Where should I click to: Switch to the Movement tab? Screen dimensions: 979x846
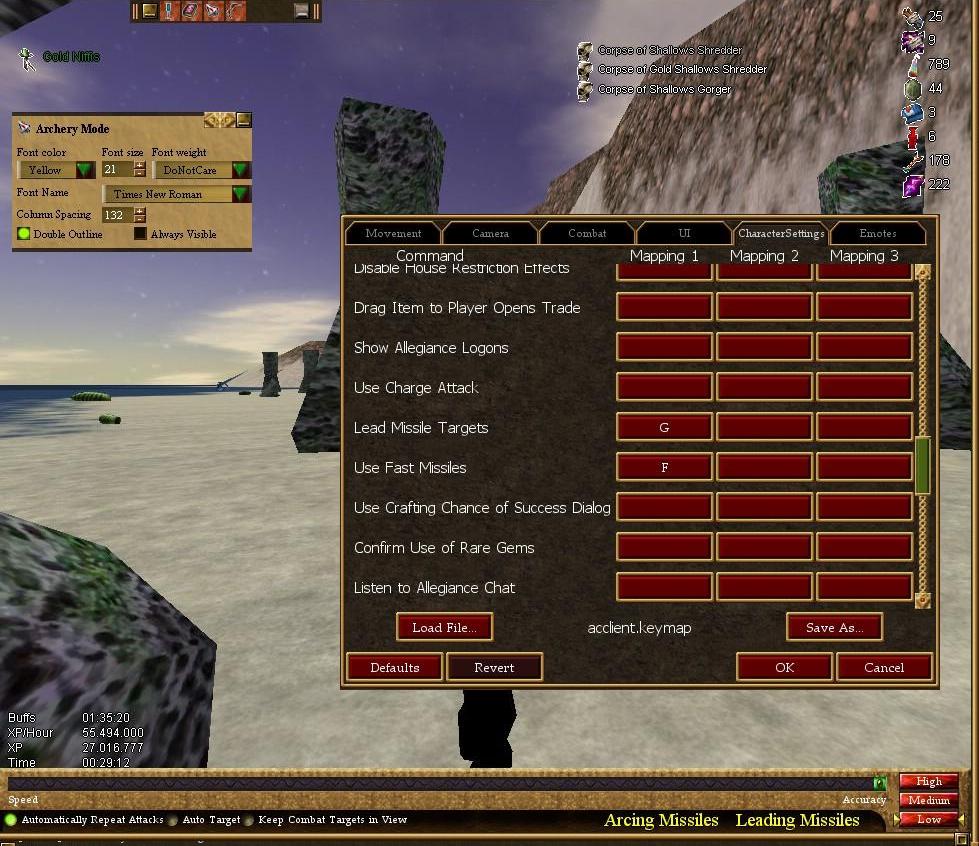(x=393, y=233)
